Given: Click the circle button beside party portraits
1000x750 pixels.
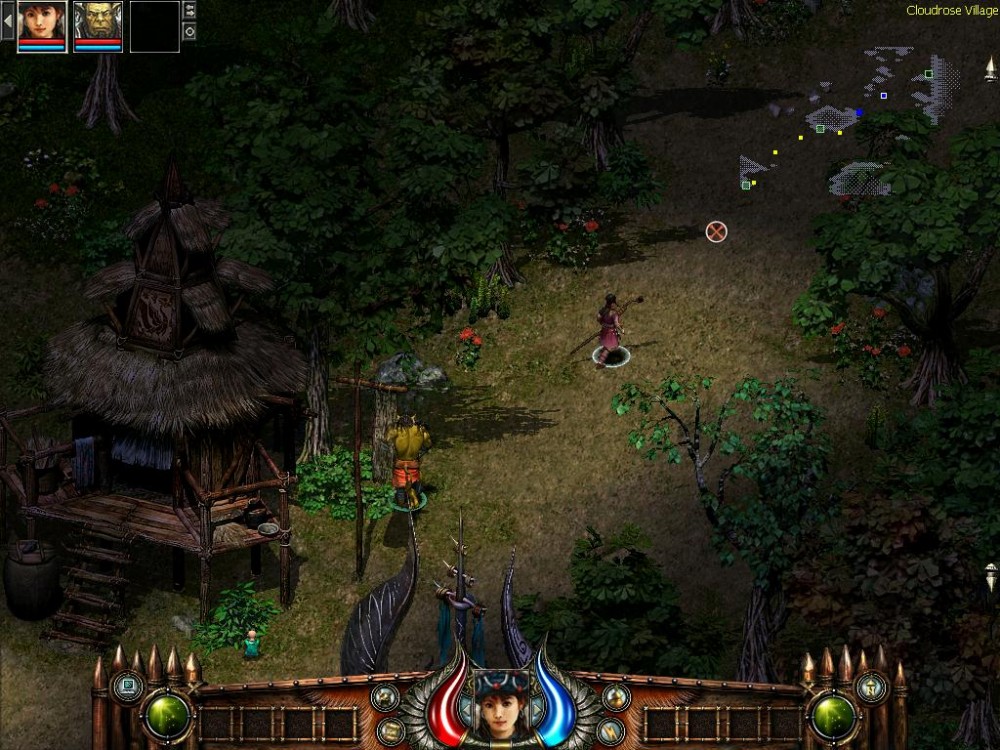Looking at the screenshot, I should (x=190, y=31).
